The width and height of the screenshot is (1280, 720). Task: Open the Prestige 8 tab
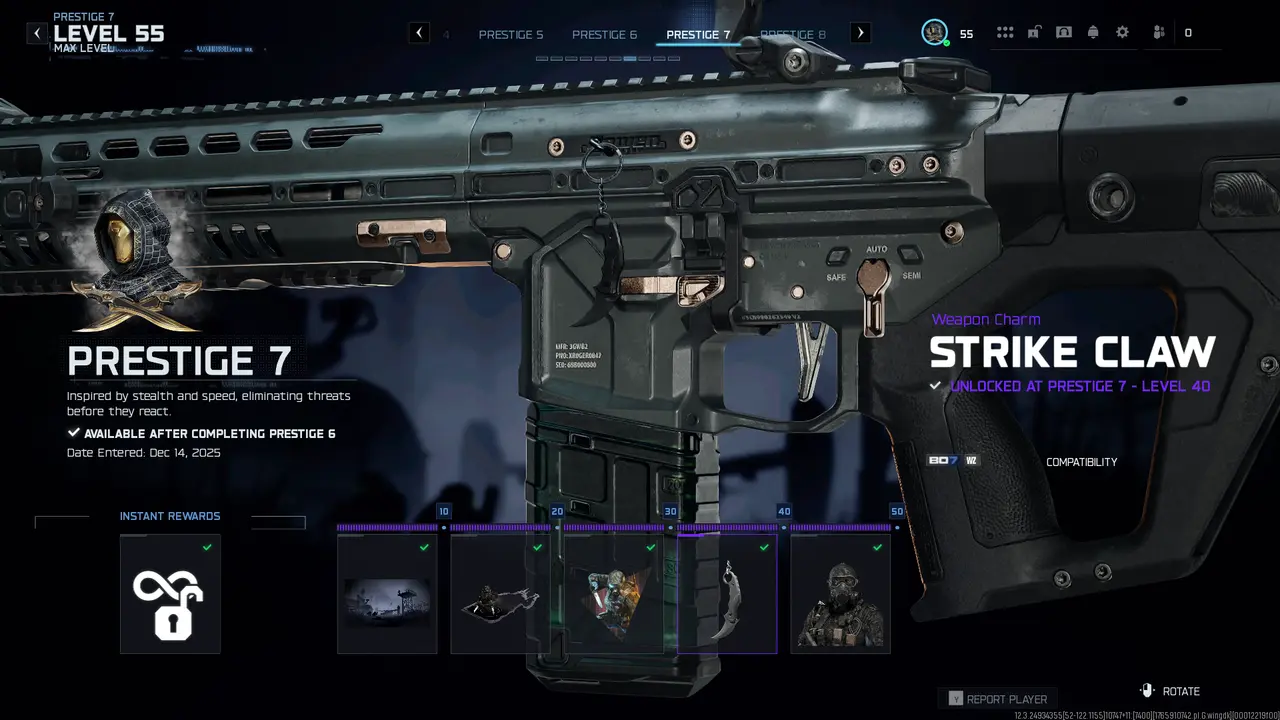pos(793,34)
